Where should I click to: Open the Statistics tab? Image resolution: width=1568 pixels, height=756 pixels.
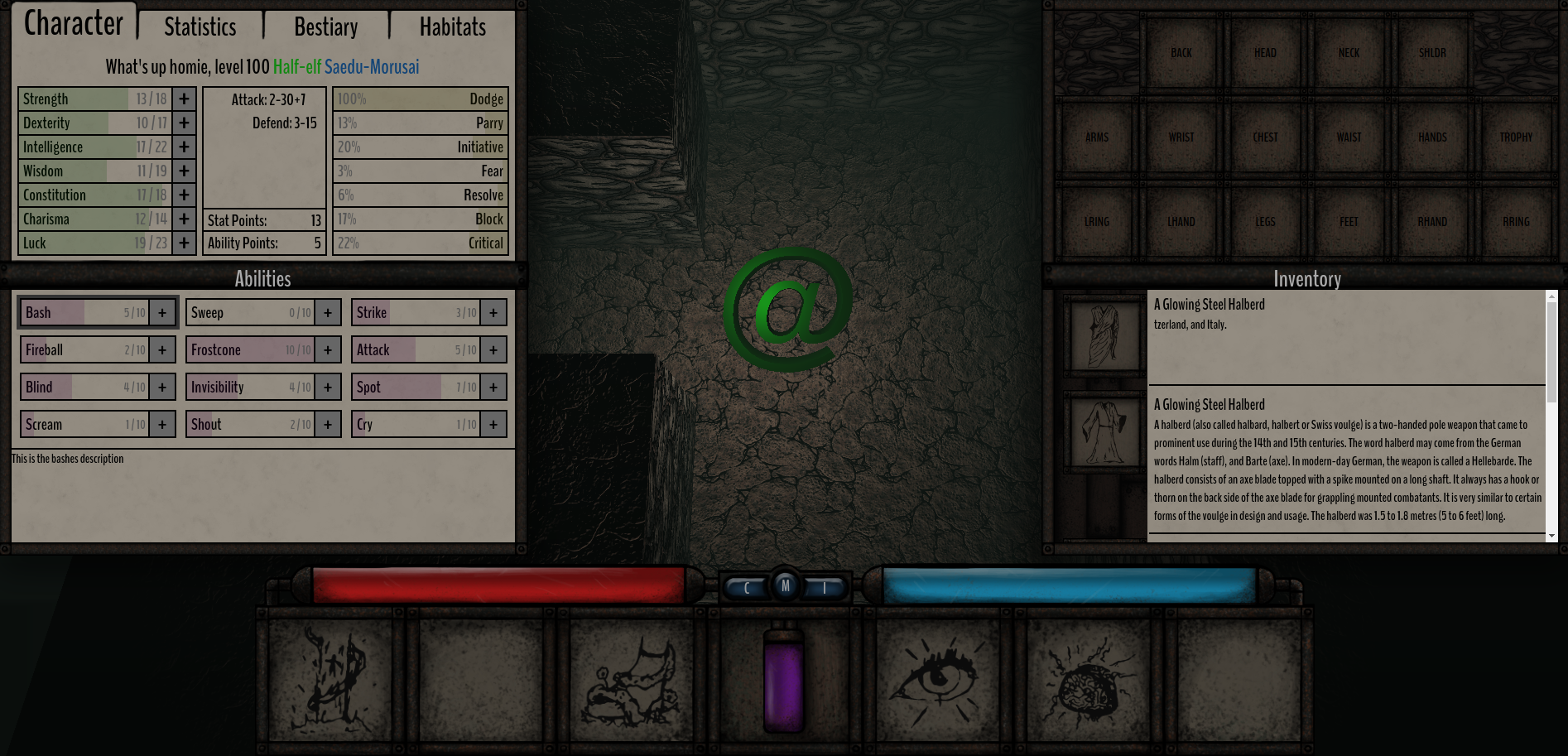coord(199,26)
